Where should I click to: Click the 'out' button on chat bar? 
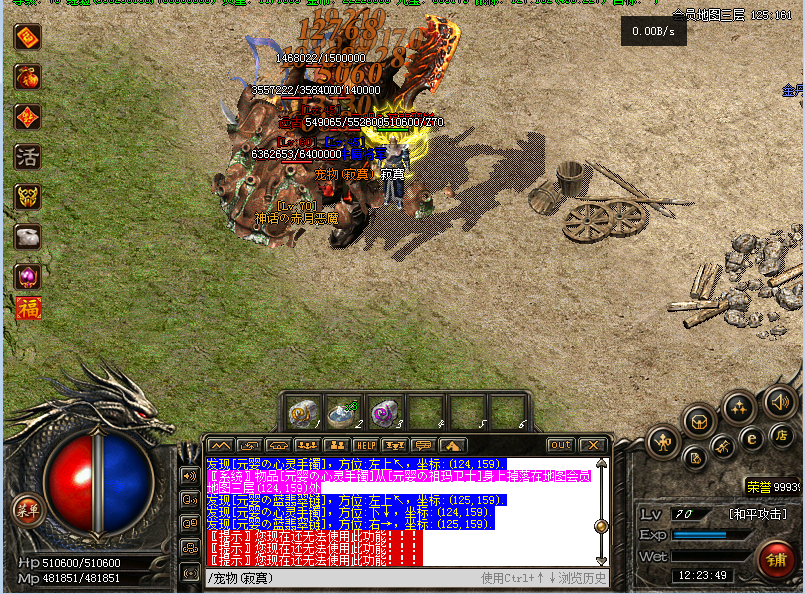(x=560, y=445)
